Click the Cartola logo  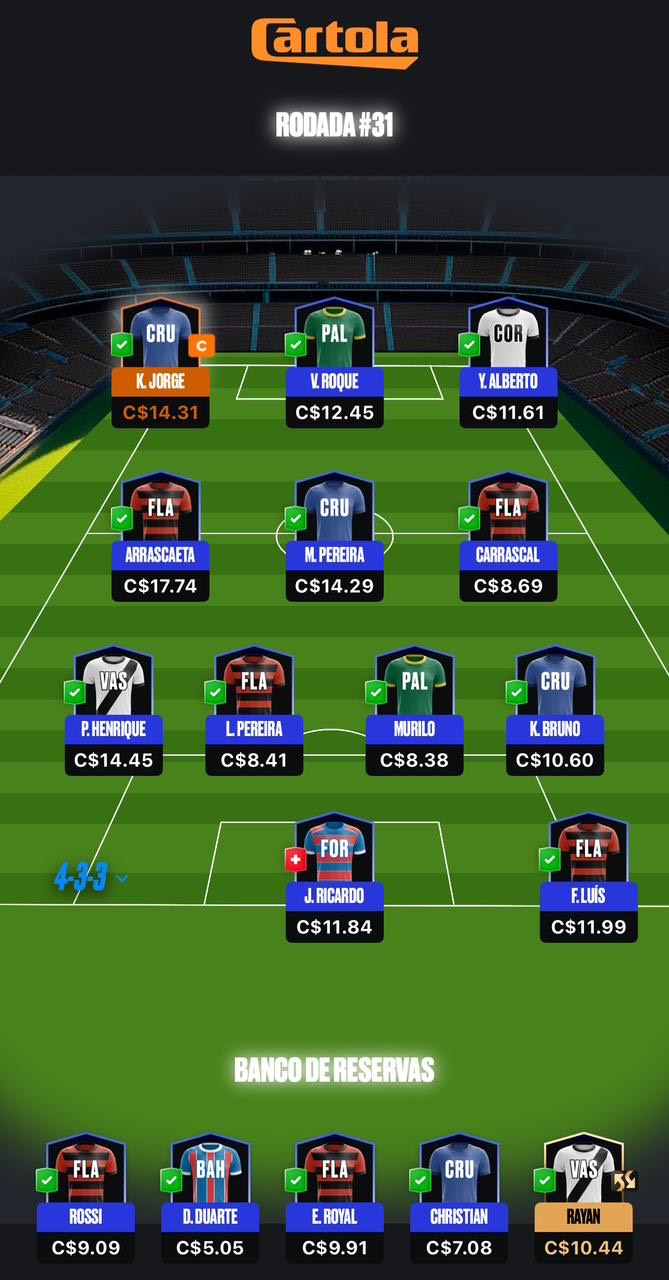[334, 42]
